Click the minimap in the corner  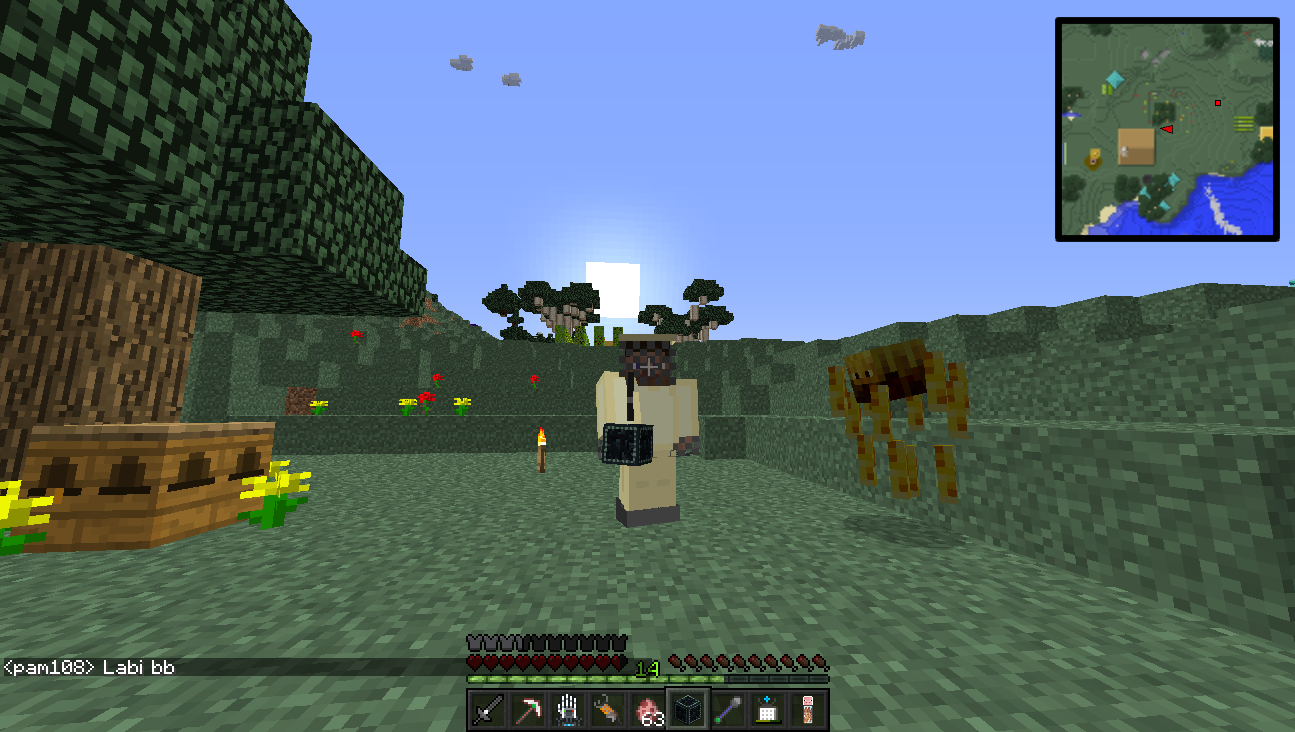(x=1167, y=129)
